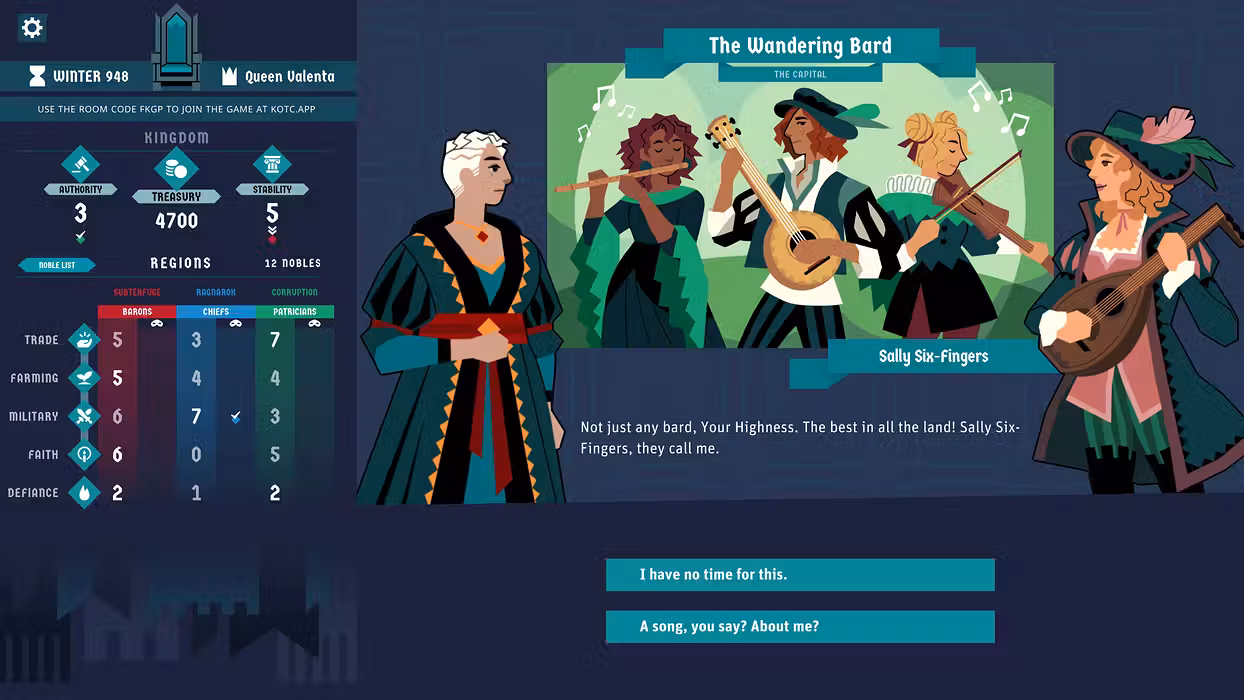
Task: Click the Trade stat icon
Action: click(x=84, y=340)
